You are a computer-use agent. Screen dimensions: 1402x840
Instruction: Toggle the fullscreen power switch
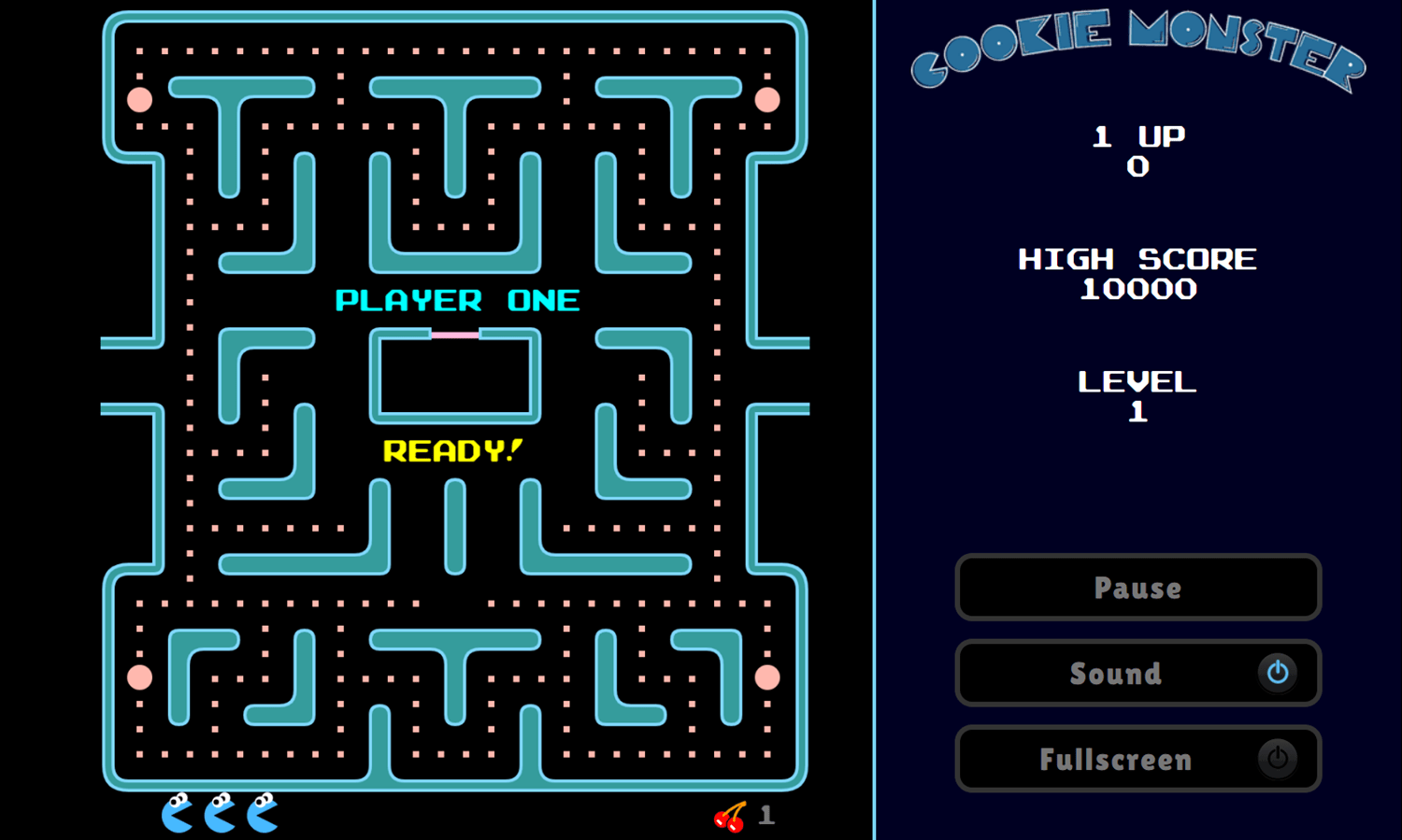point(1278,759)
